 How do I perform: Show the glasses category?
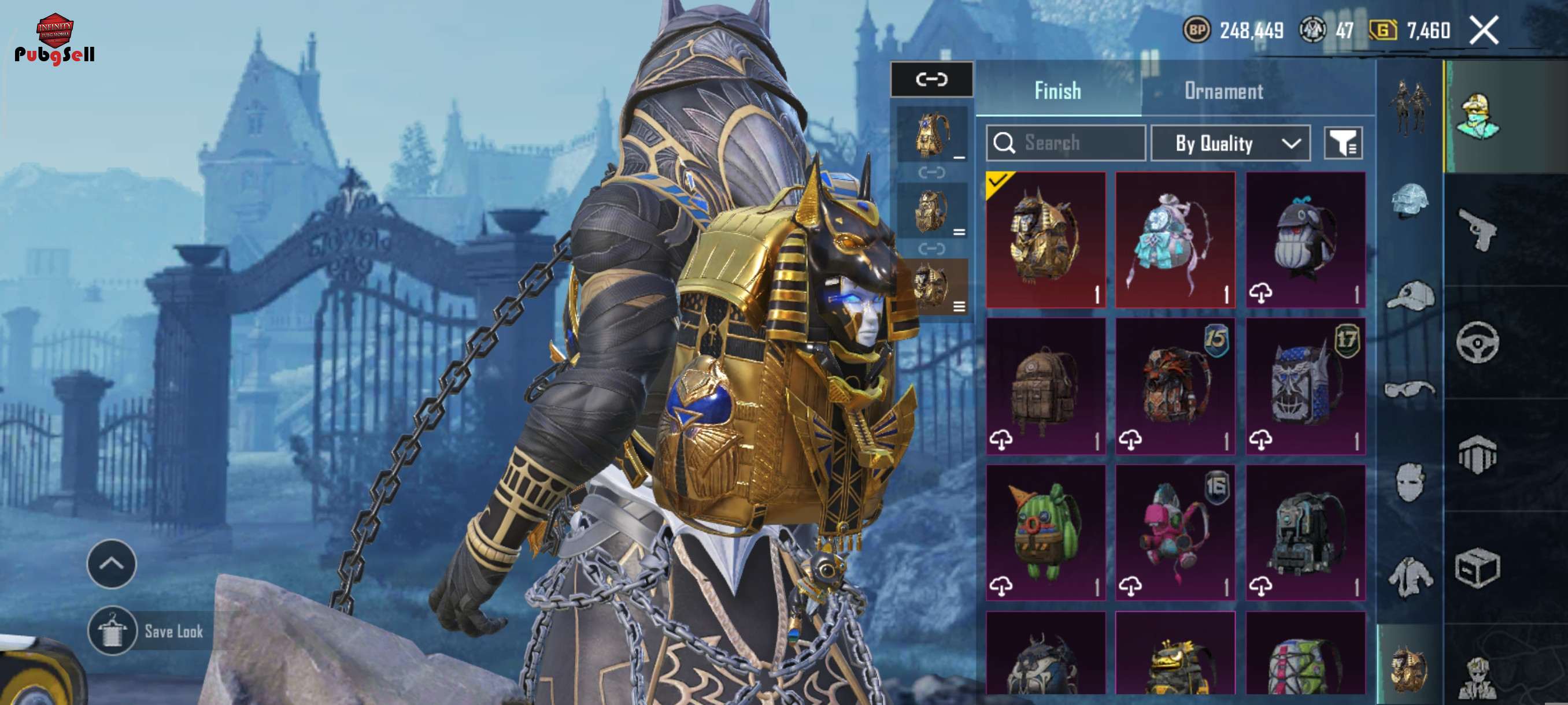1410,388
